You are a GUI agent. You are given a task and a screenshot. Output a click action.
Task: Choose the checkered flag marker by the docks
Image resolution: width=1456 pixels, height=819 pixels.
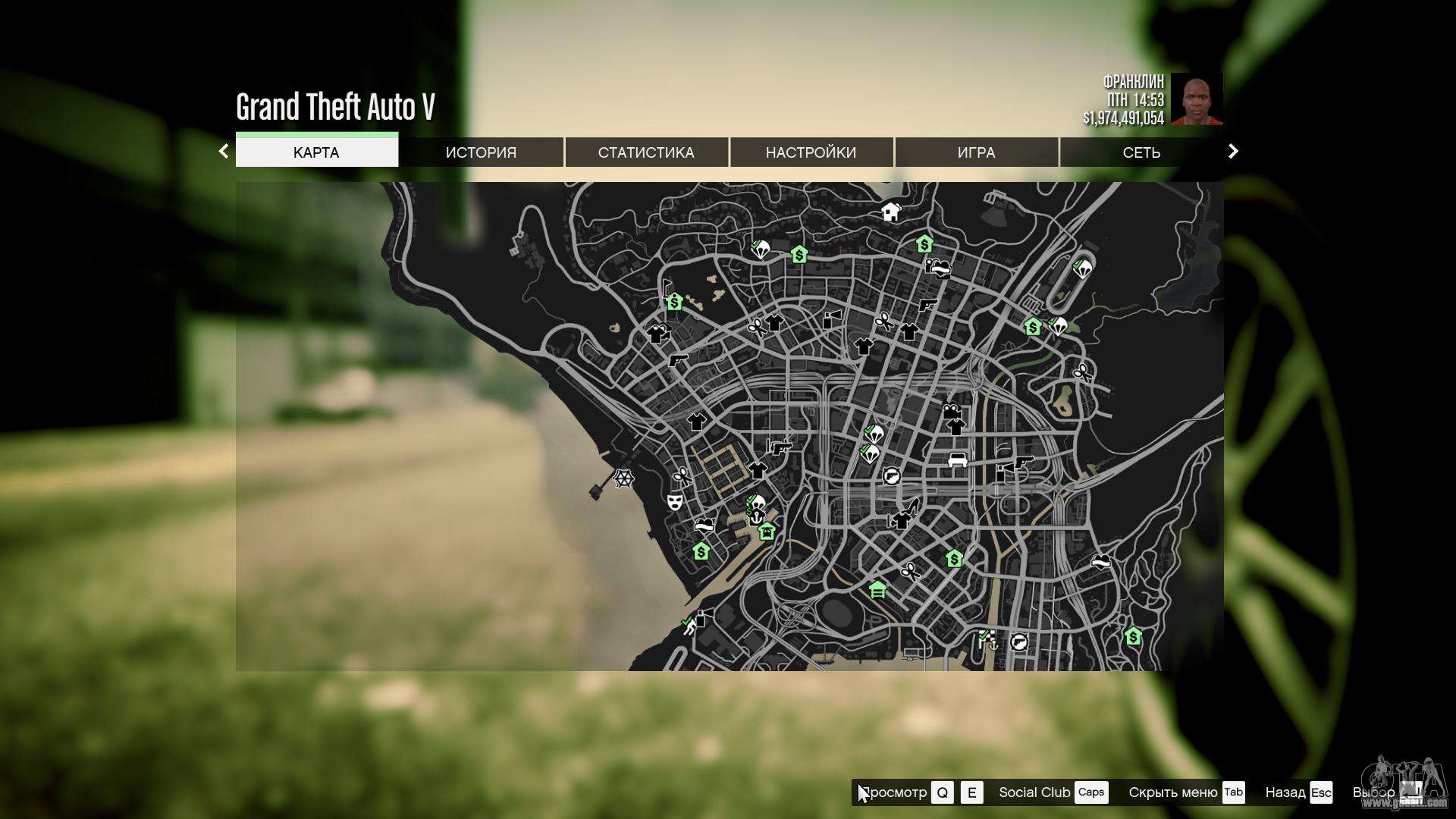pyautogui.click(x=984, y=635)
